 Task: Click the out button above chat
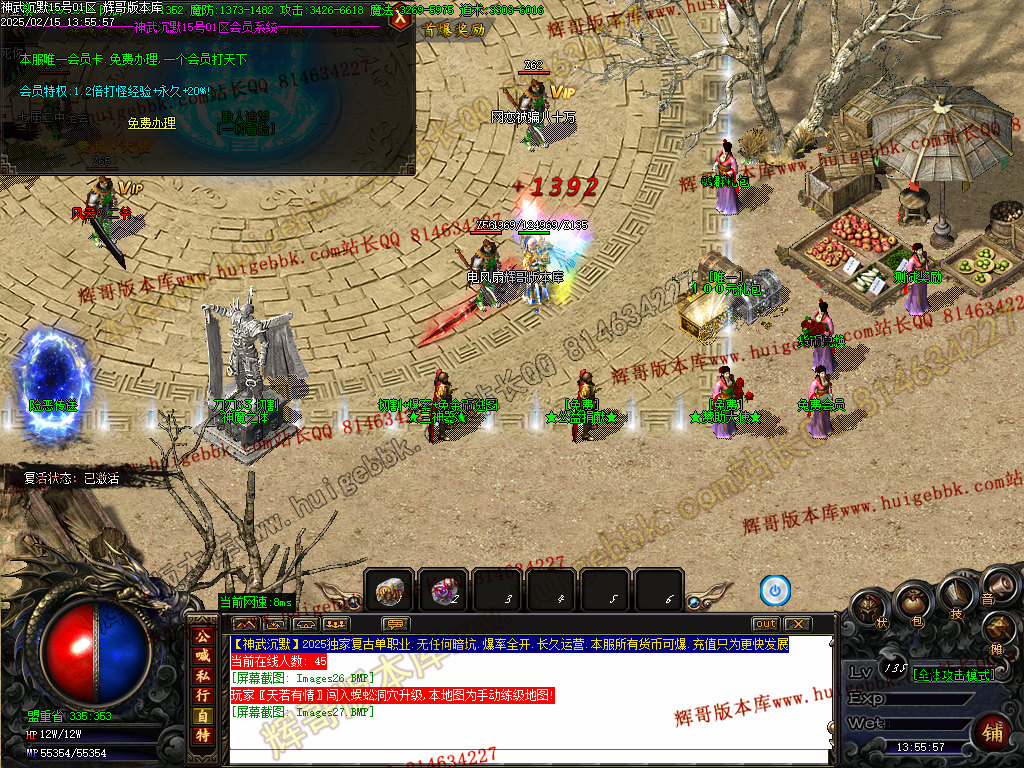point(765,624)
